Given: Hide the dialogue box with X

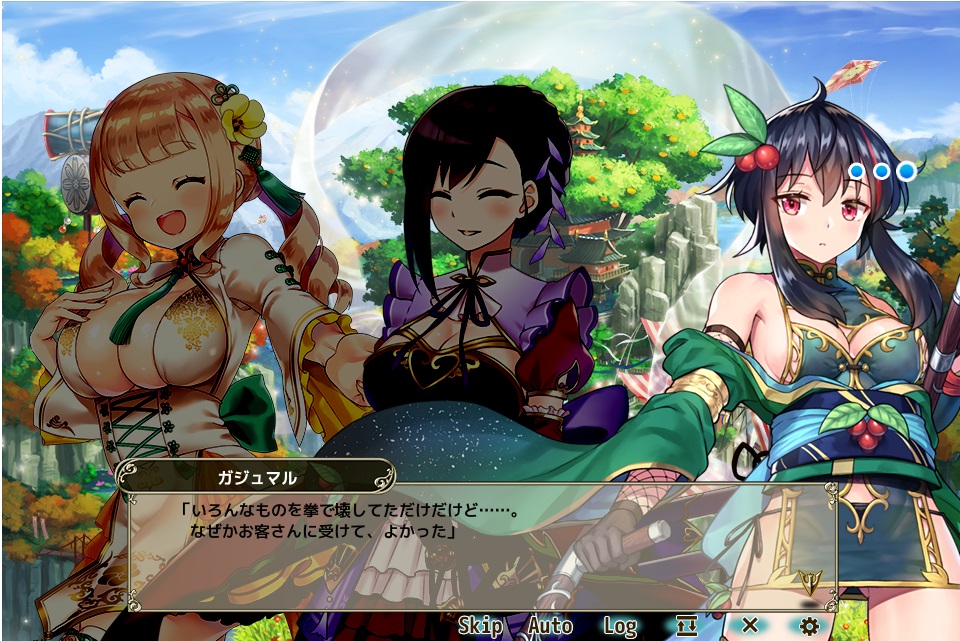Looking at the screenshot, I should (x=749, y=626).
